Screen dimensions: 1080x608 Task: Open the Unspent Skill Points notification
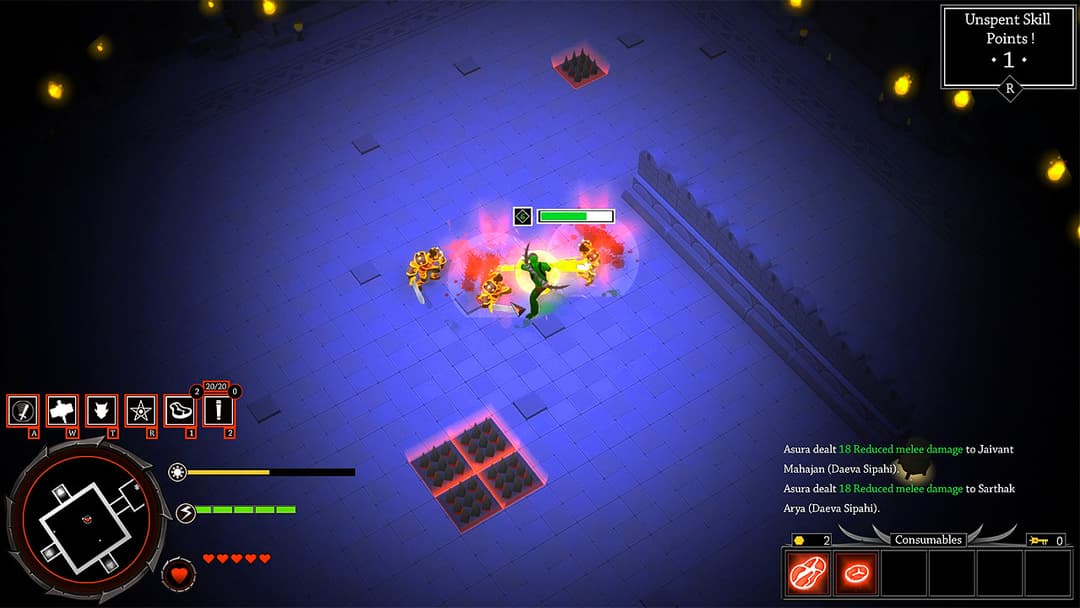1007,47
